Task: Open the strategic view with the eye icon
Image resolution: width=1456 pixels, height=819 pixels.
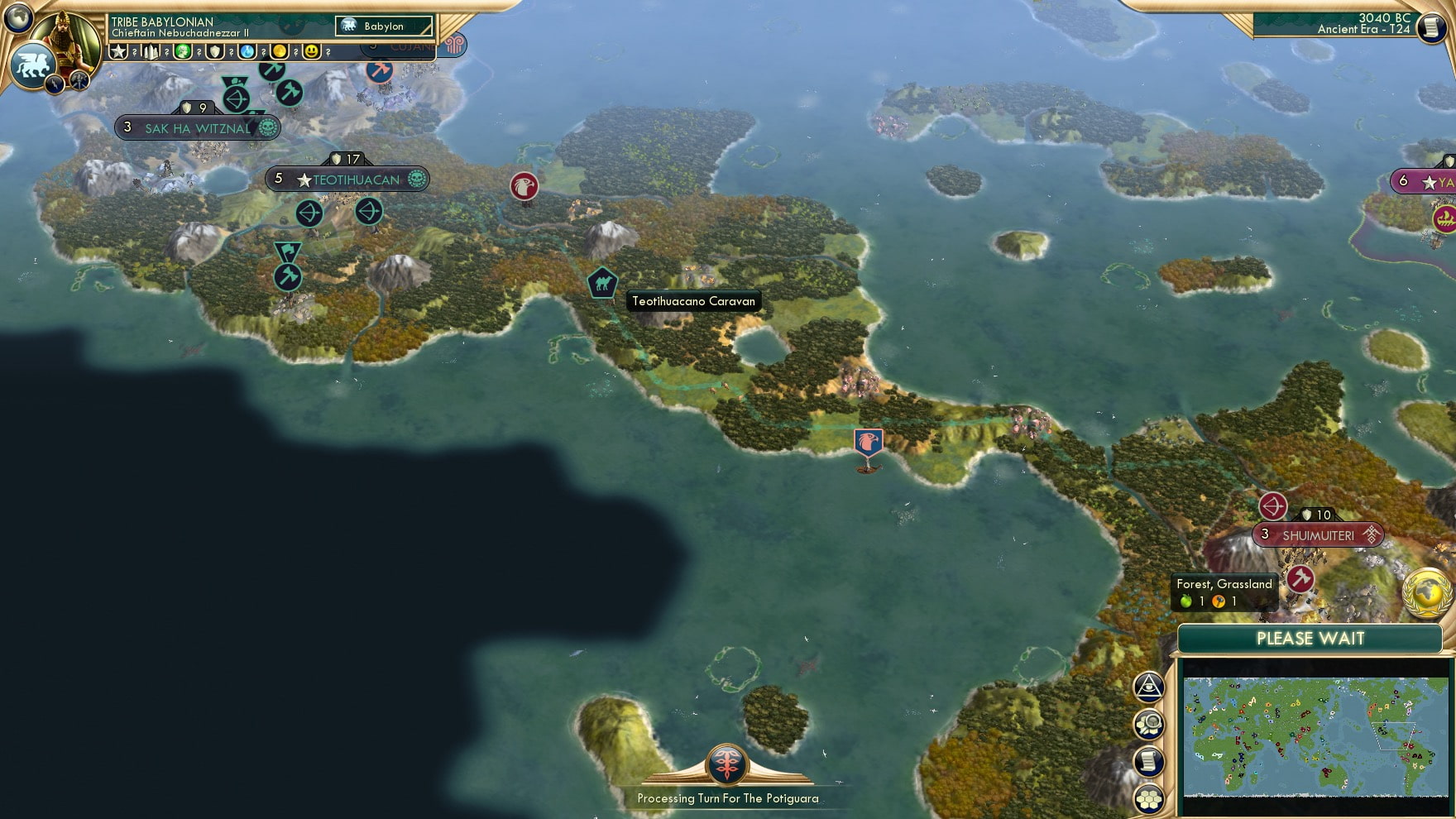Action: point(1148,687)
